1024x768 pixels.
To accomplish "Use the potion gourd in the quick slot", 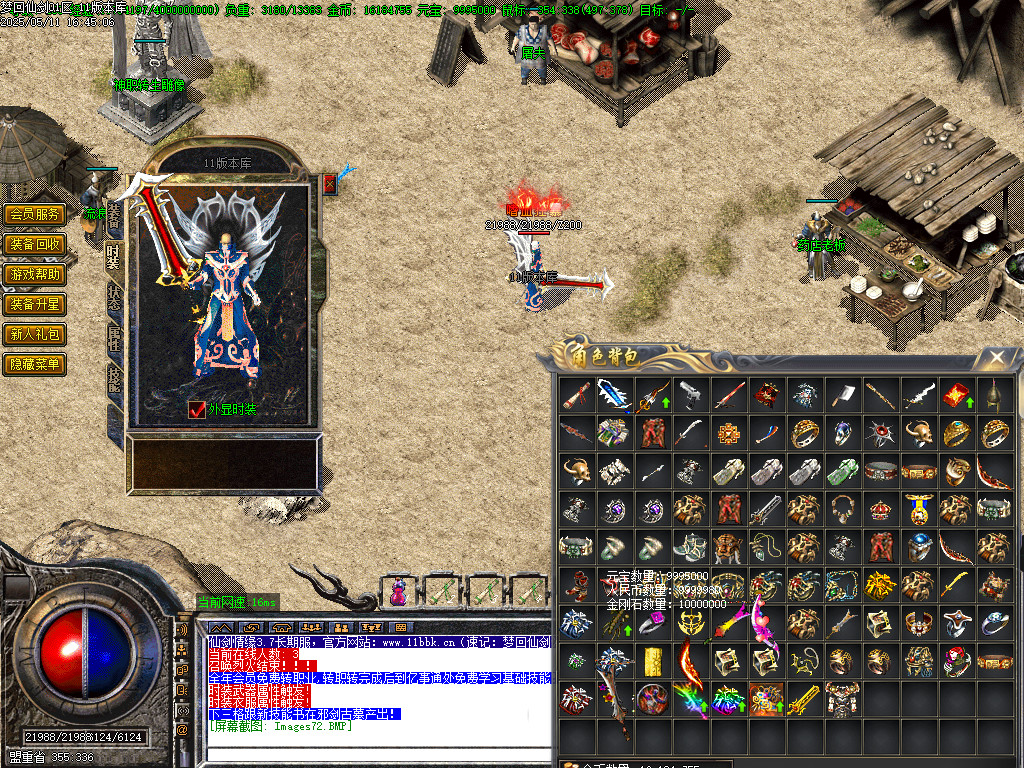I will [398, 592].
